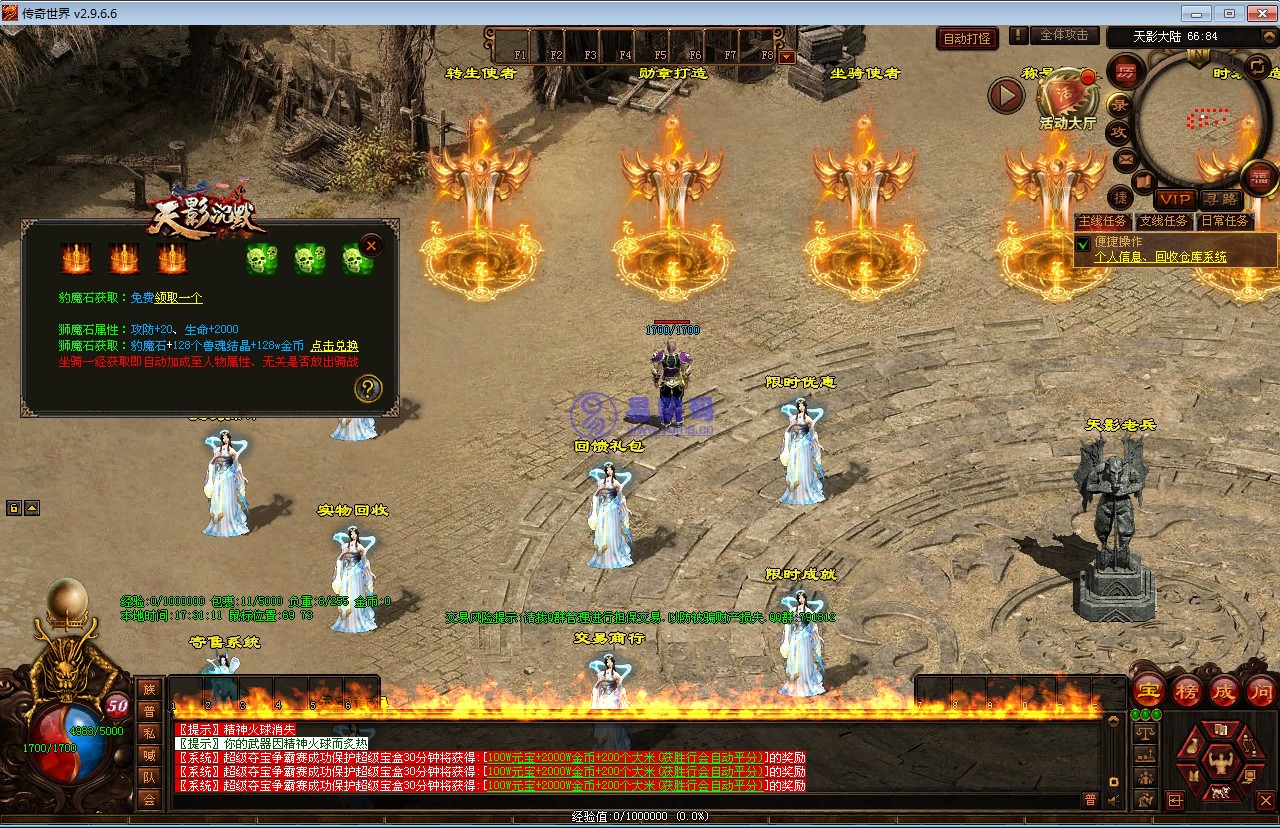Select the 全体攻击 attack mode button
1280x828 pixels.
pos(1064,35)
